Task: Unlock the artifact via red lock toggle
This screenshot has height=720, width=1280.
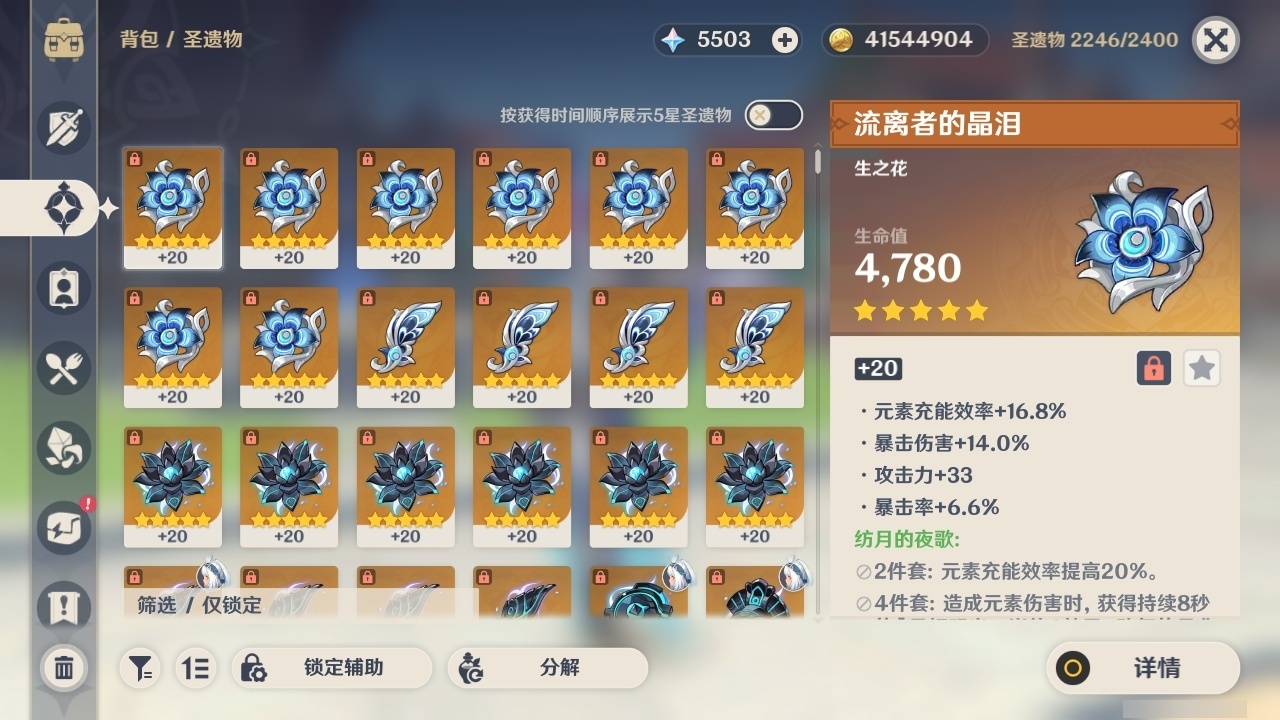Action: pyautogui.click(x=1152, y=368)
